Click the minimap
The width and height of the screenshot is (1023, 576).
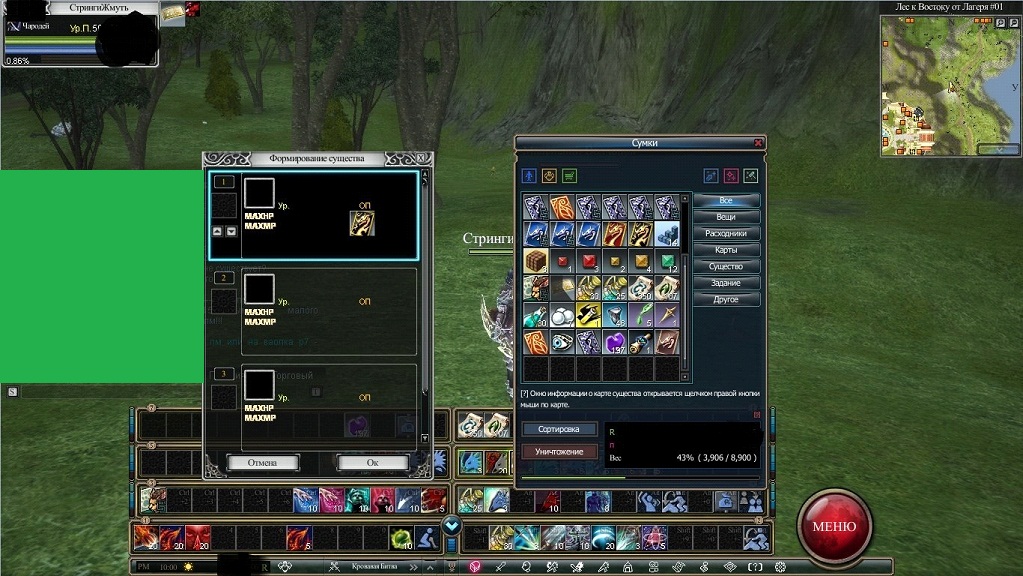pos(945,85)
